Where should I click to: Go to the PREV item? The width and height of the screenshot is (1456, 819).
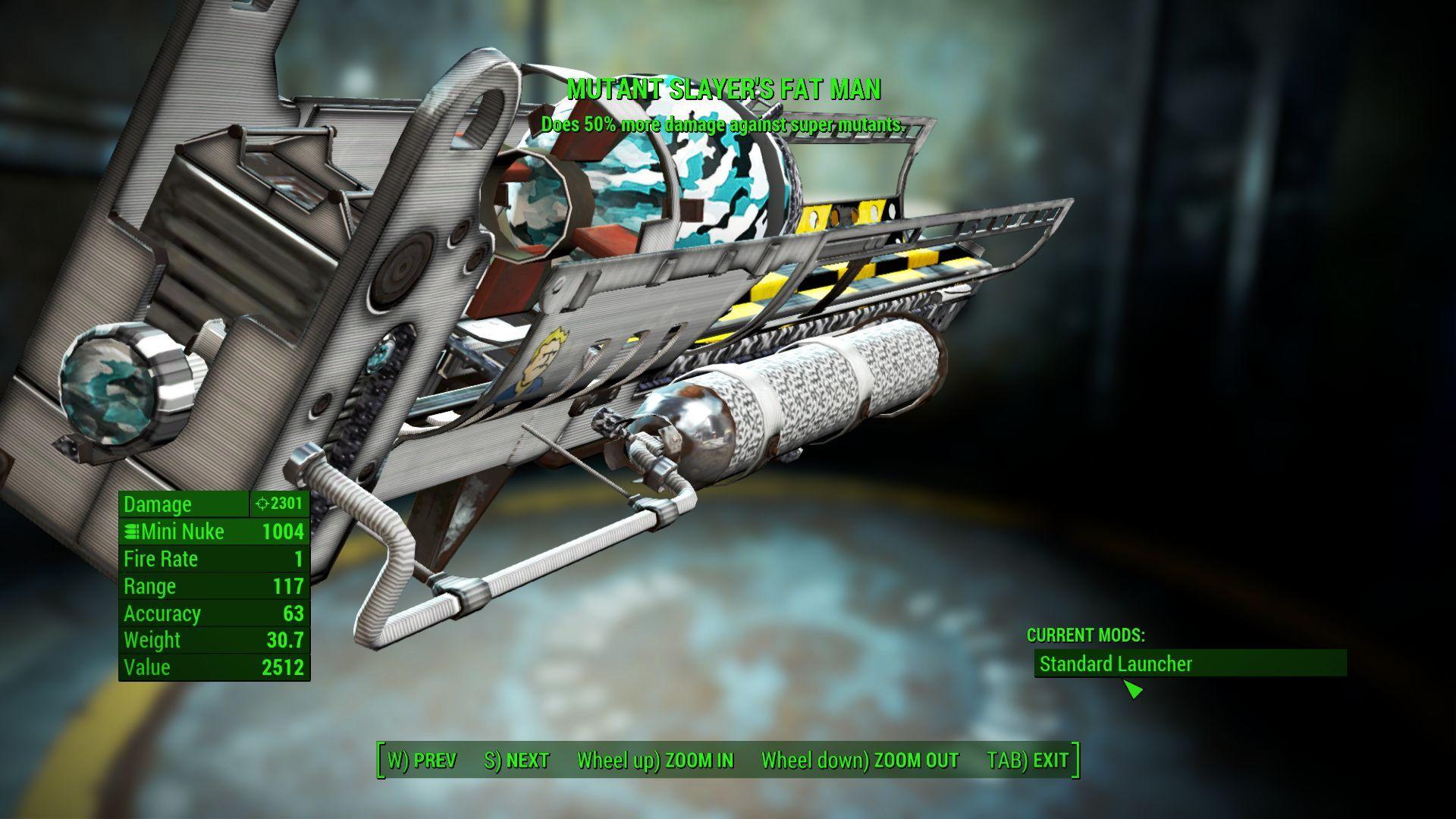[422, 761]
